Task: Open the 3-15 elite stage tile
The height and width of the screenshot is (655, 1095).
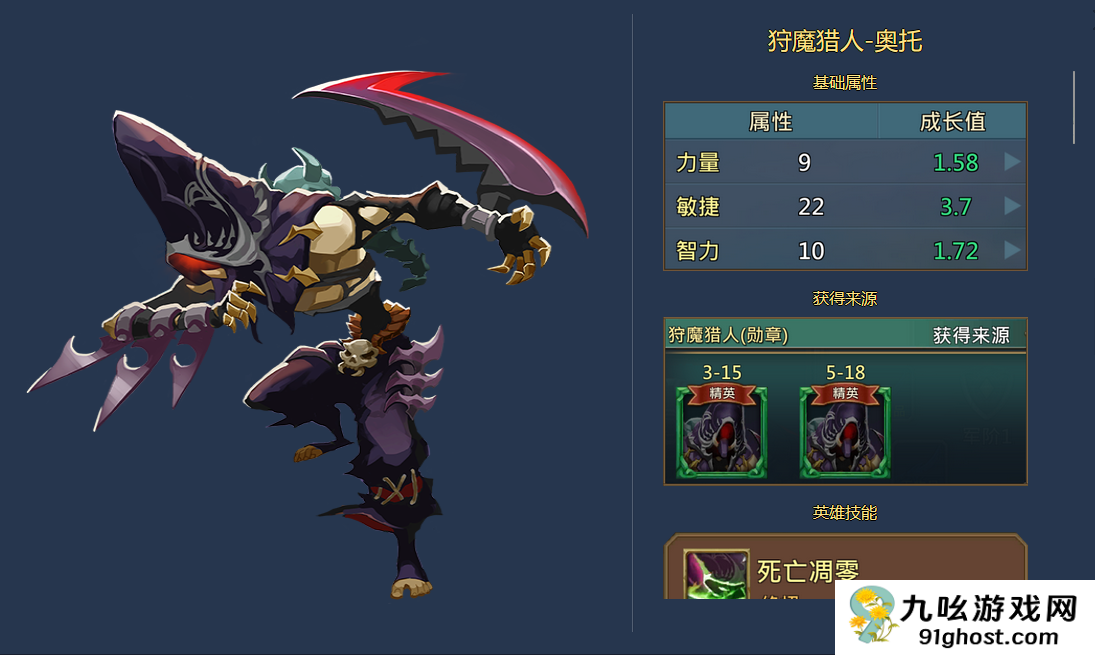Action: coord(722,432)
